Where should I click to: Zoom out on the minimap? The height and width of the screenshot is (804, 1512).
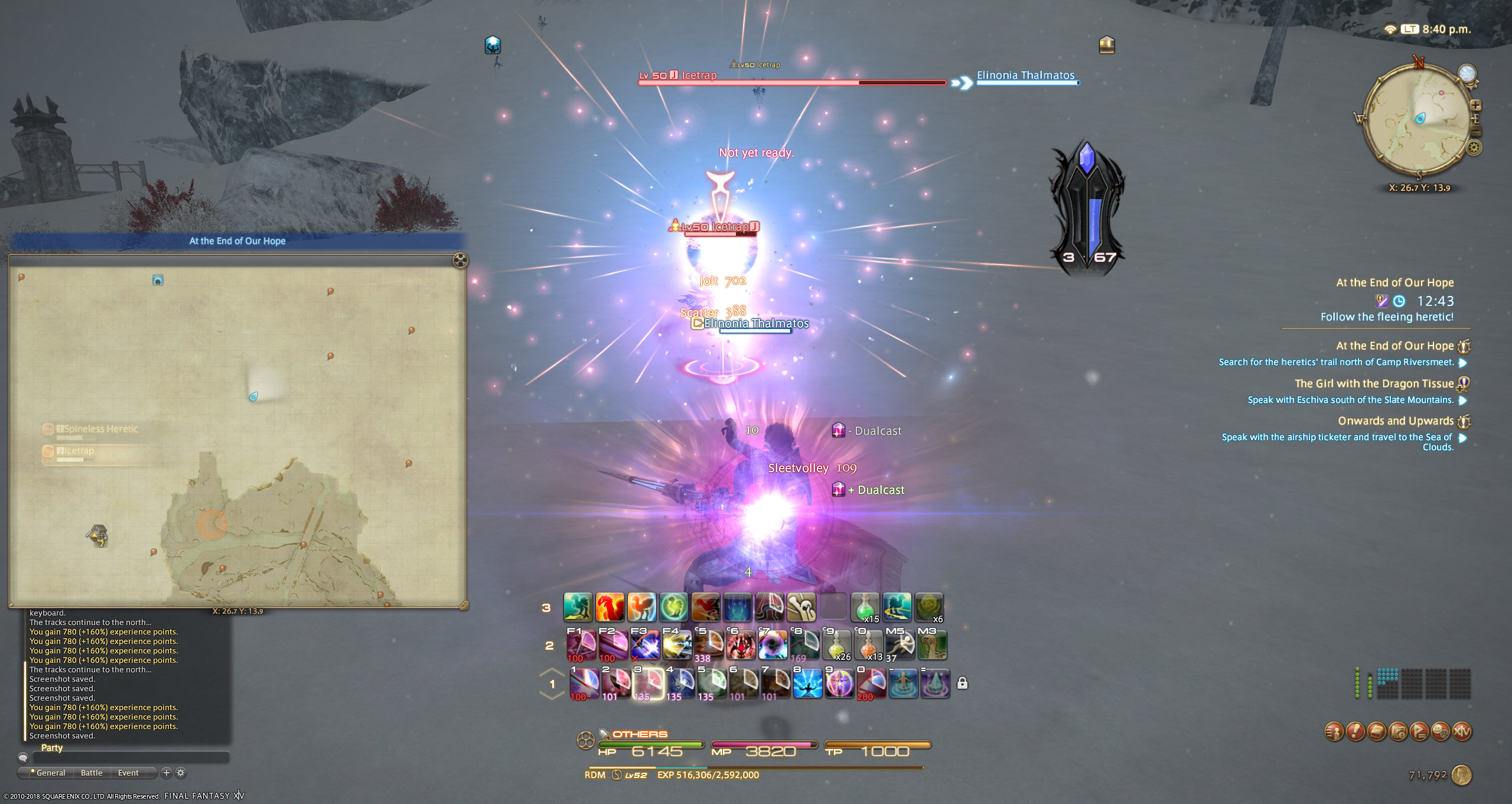[1475, 131]
